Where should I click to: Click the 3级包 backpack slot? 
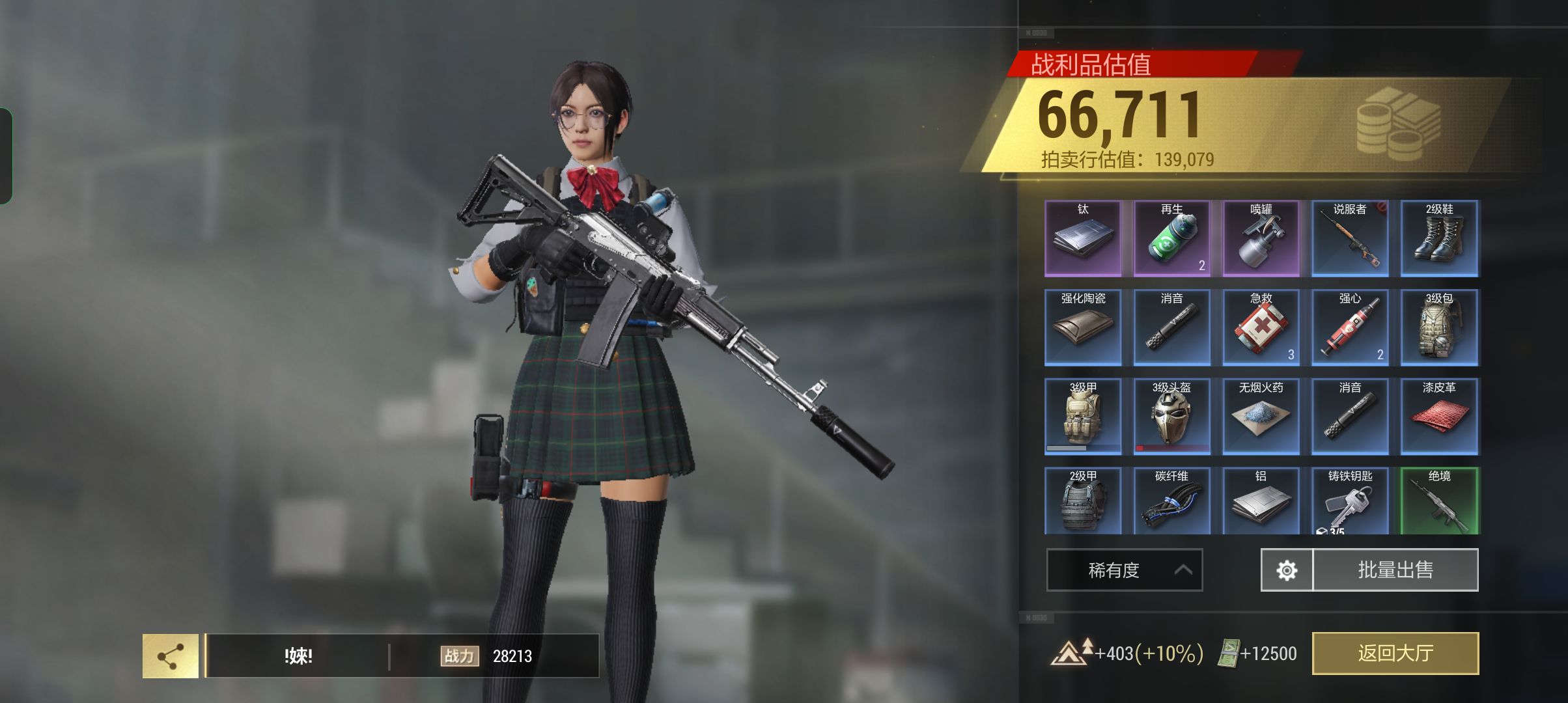pyautogui.click(x=1439, y=327)
